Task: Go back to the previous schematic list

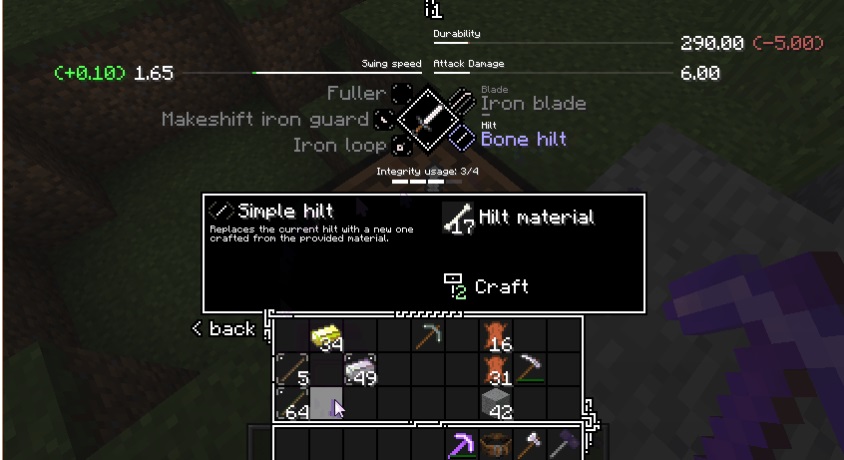Action: (224, 329)
